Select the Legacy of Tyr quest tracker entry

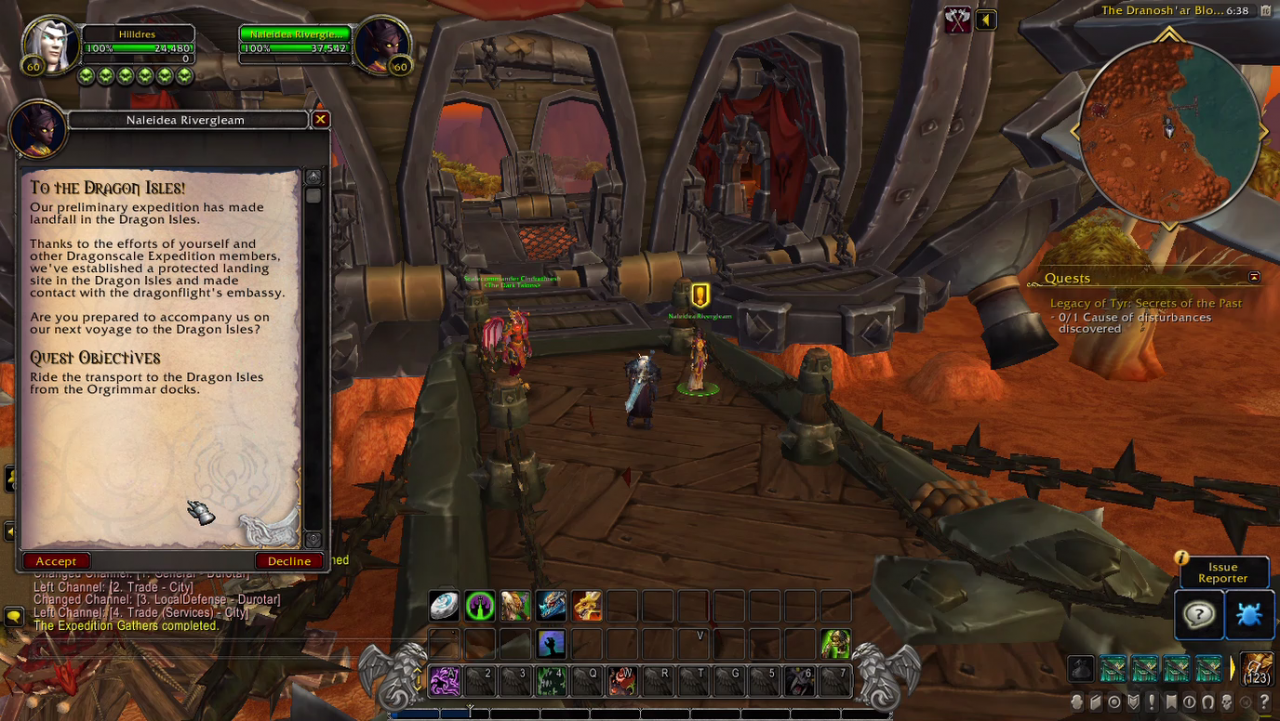[x=1145, y=303]
